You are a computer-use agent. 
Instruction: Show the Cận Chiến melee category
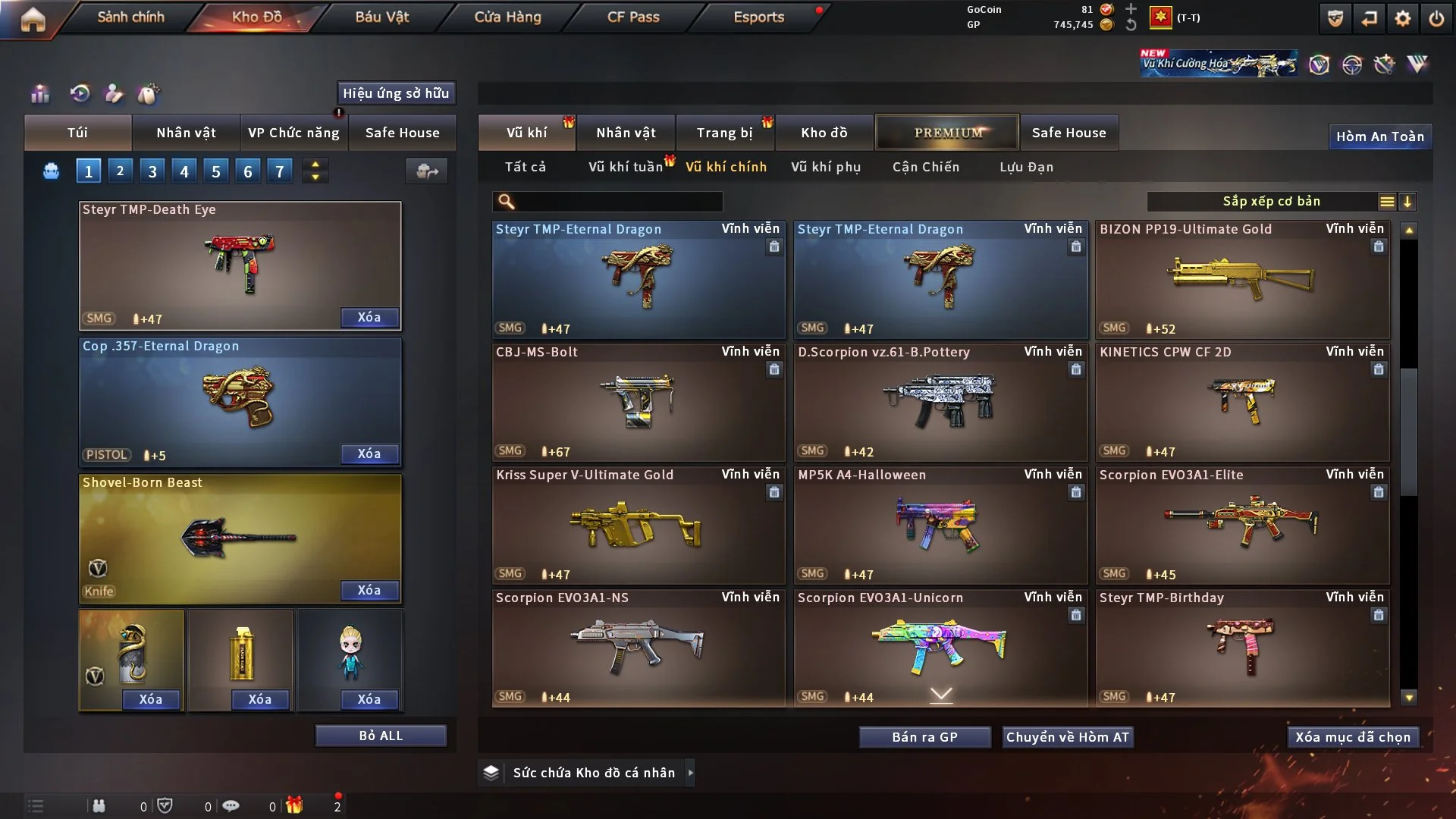pos(926,167)
